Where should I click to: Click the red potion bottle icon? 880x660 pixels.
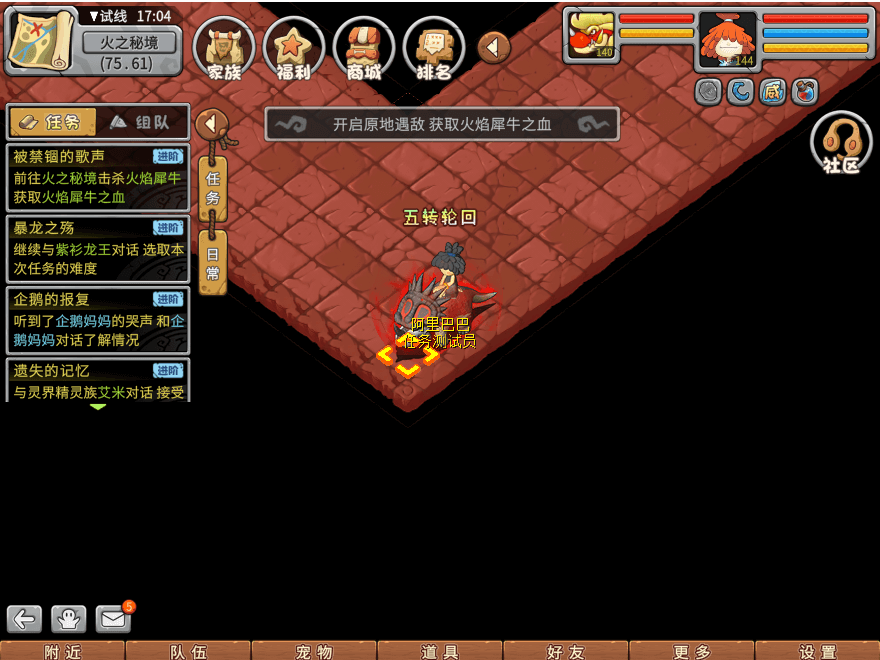[x=804, y=92]
